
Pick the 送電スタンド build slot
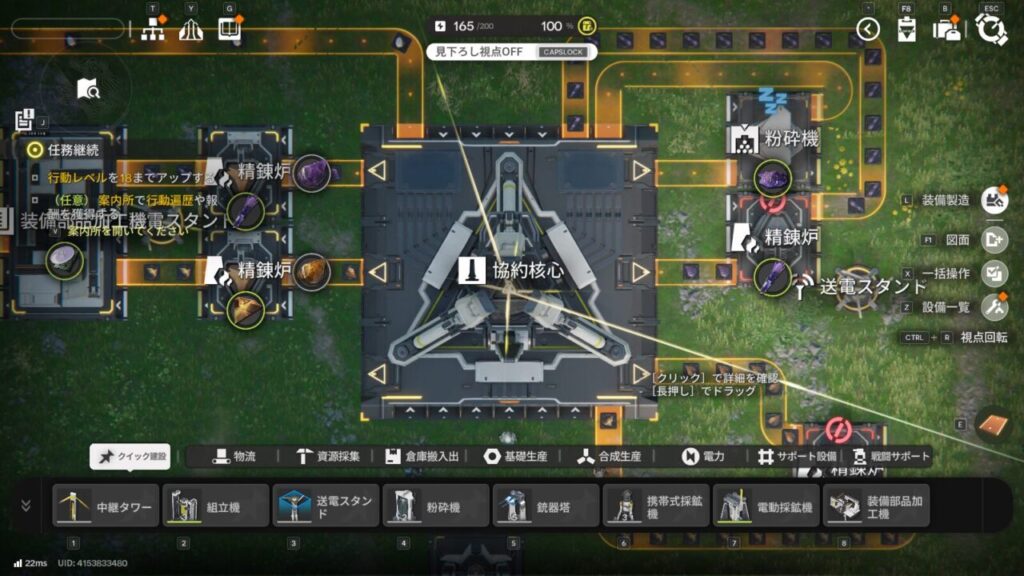click(325, 506)
